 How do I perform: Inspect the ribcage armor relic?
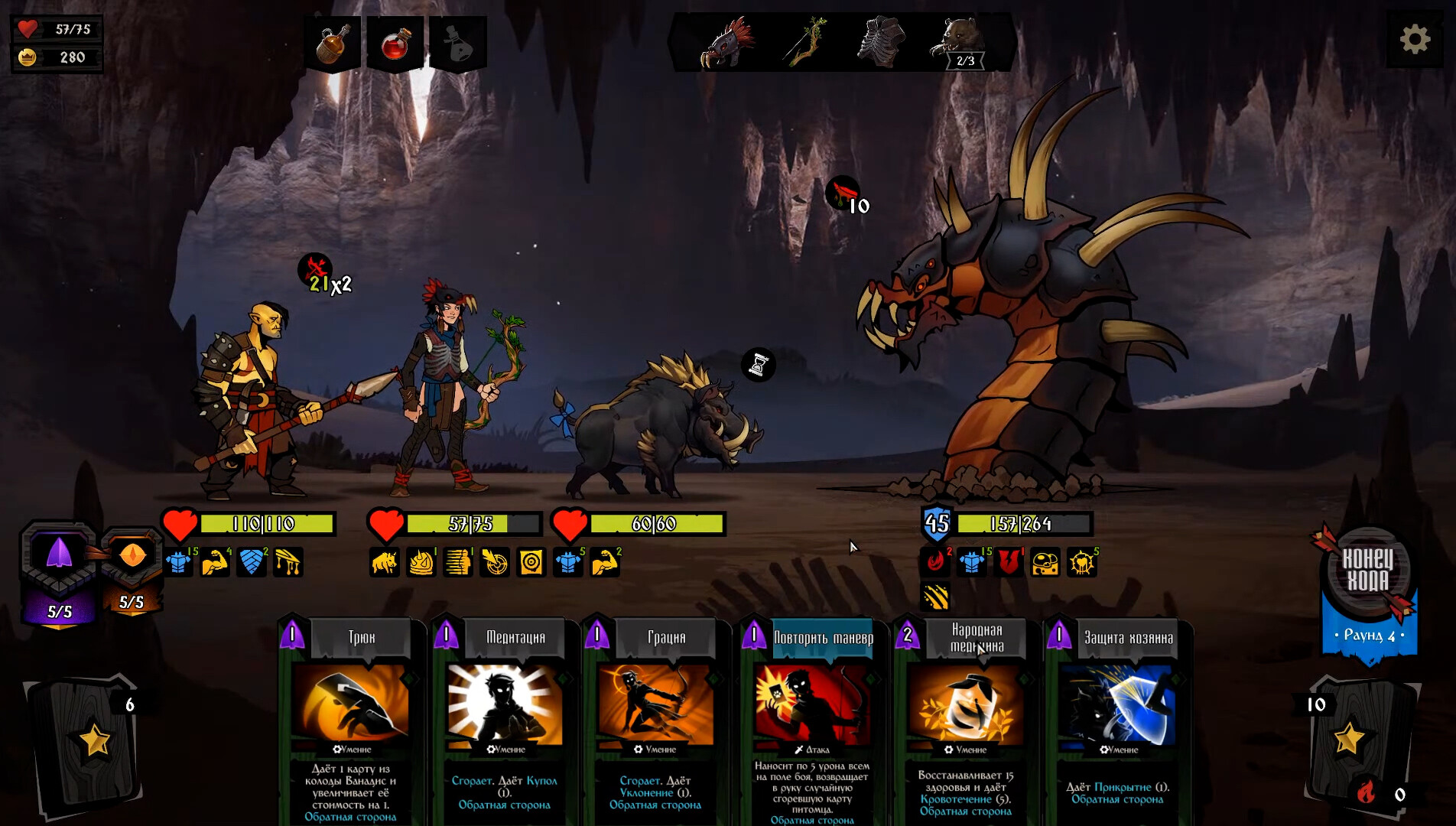click(881, 43)
